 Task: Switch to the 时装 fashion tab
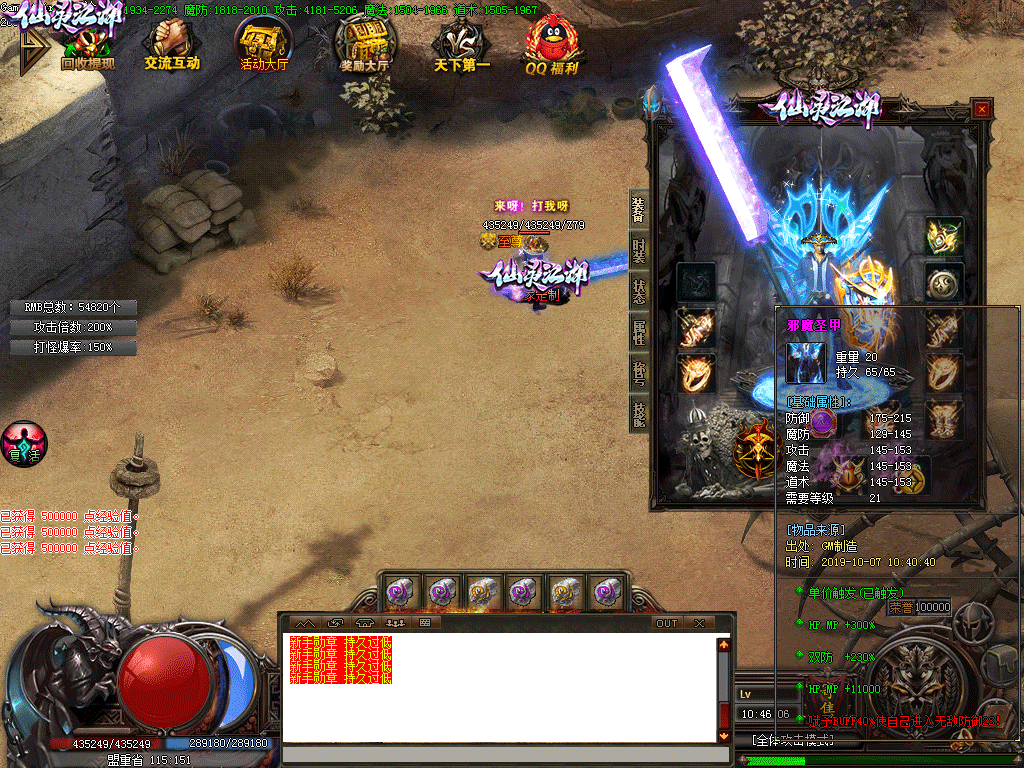pos(638,251)
